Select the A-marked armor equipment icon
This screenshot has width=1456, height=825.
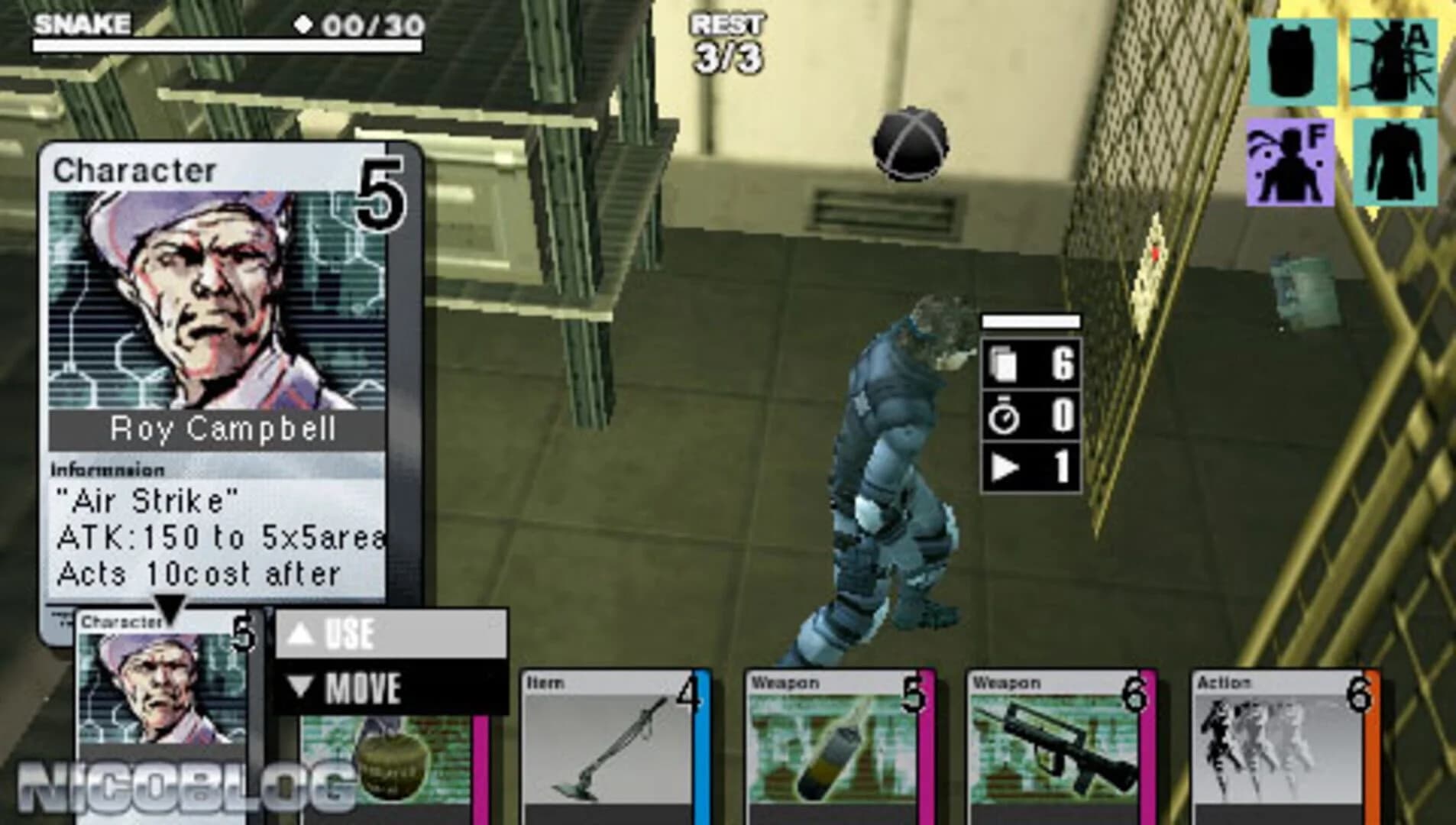pos(1392,61)
